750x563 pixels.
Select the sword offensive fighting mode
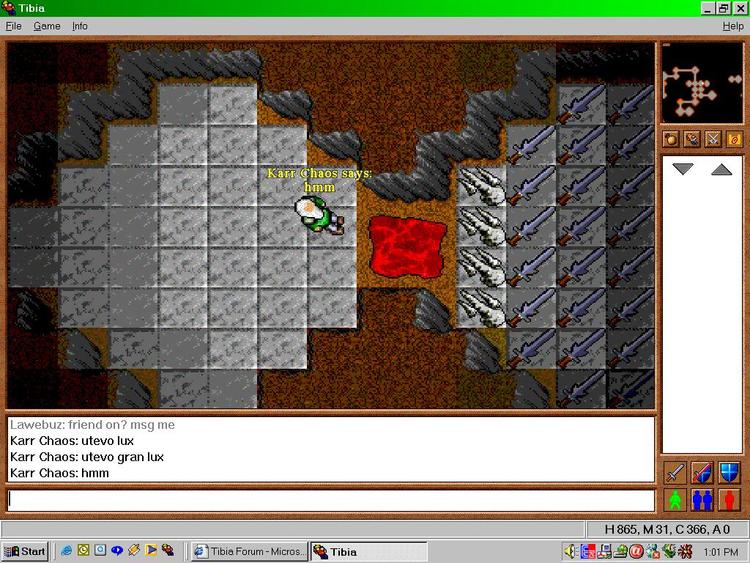tap(674, 472)
